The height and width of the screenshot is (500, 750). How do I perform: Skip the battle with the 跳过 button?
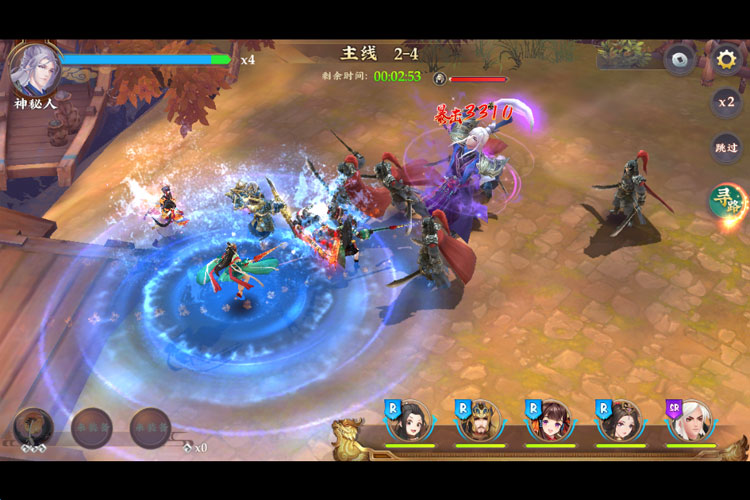(726, 148)
